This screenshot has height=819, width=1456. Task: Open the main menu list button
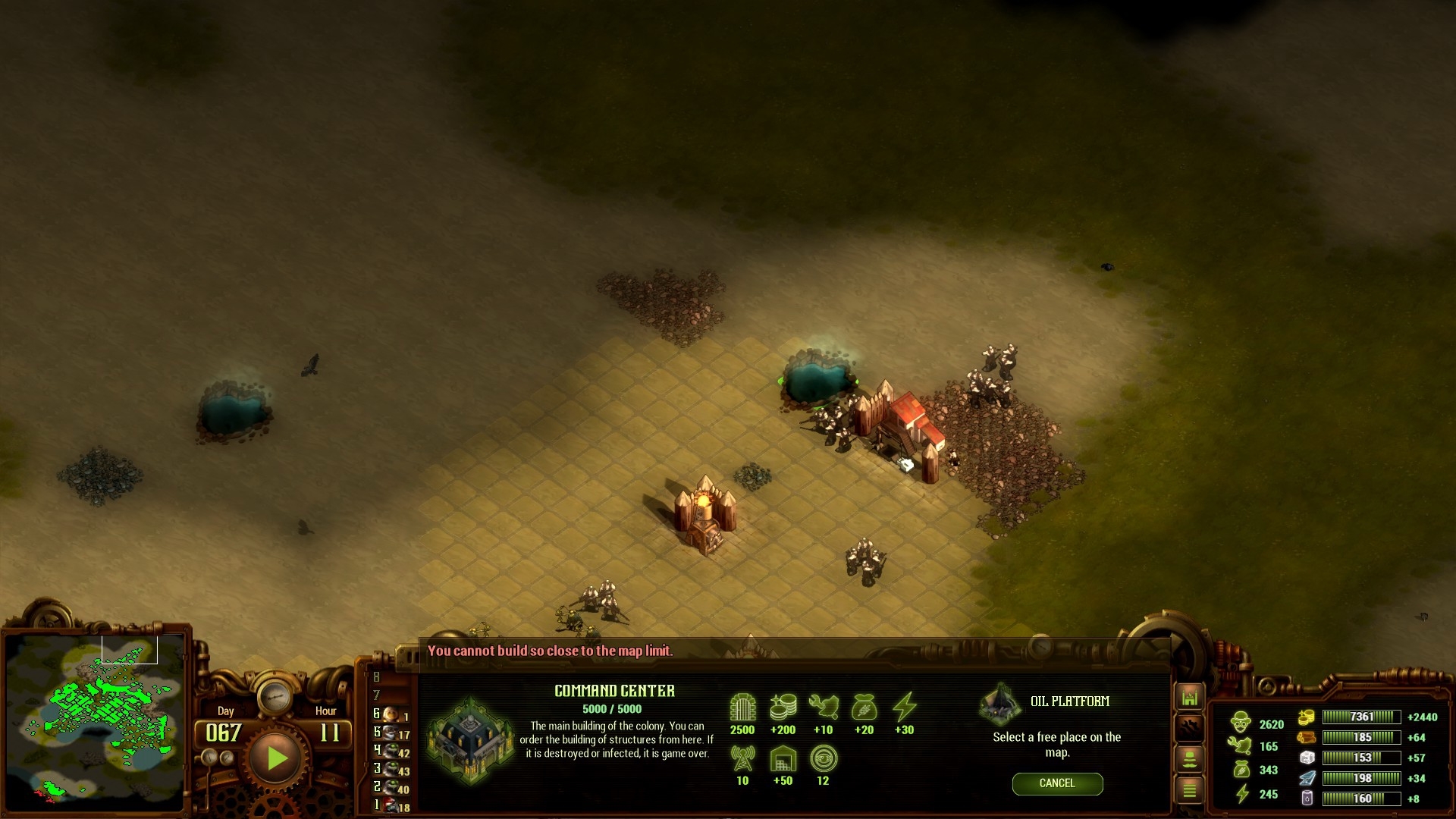click(1189, 790)
